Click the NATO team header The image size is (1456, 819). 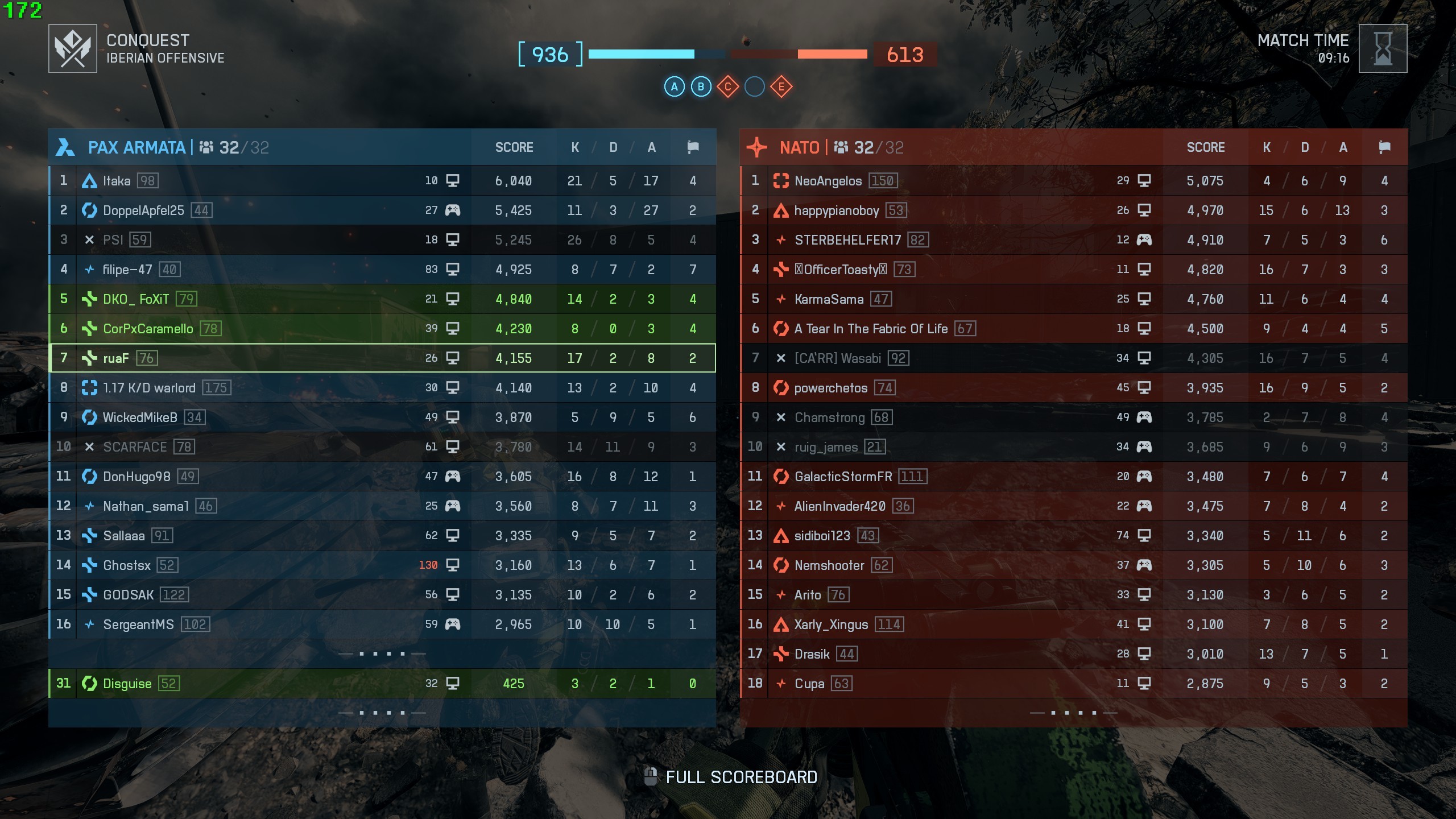tap(799, 148)
